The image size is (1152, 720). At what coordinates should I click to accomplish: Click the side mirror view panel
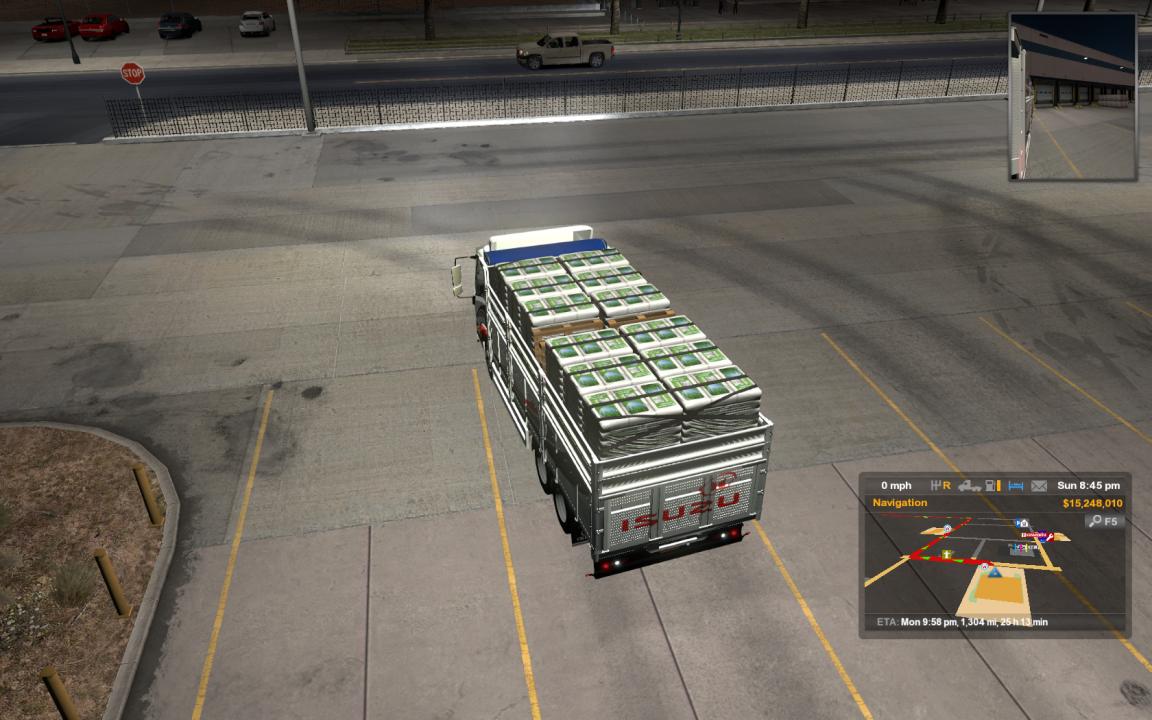click(x=1072, y=97)
